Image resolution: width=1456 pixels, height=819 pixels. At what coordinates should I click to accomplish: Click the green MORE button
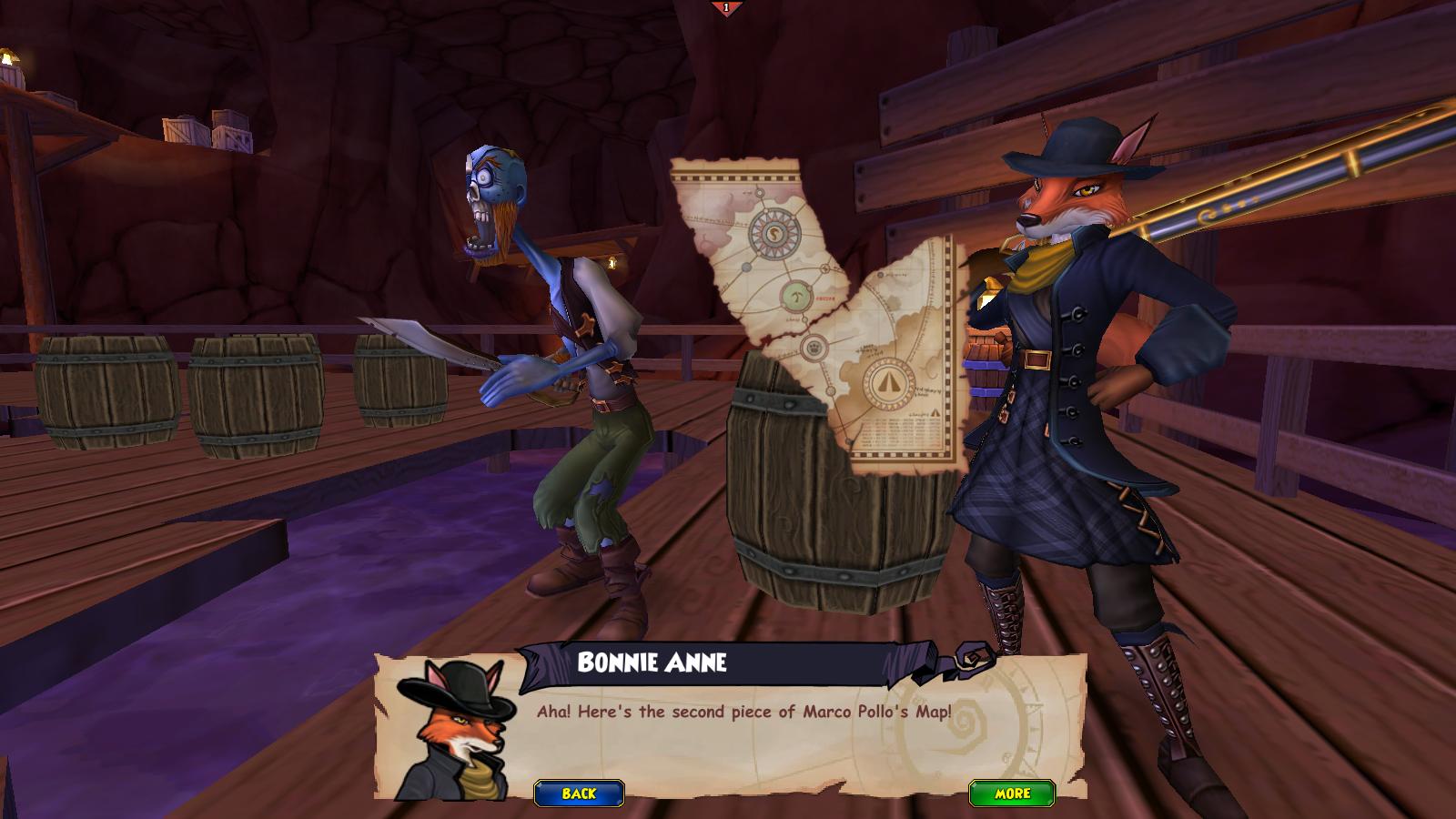pyautogui.click(x=1012, y=793)
